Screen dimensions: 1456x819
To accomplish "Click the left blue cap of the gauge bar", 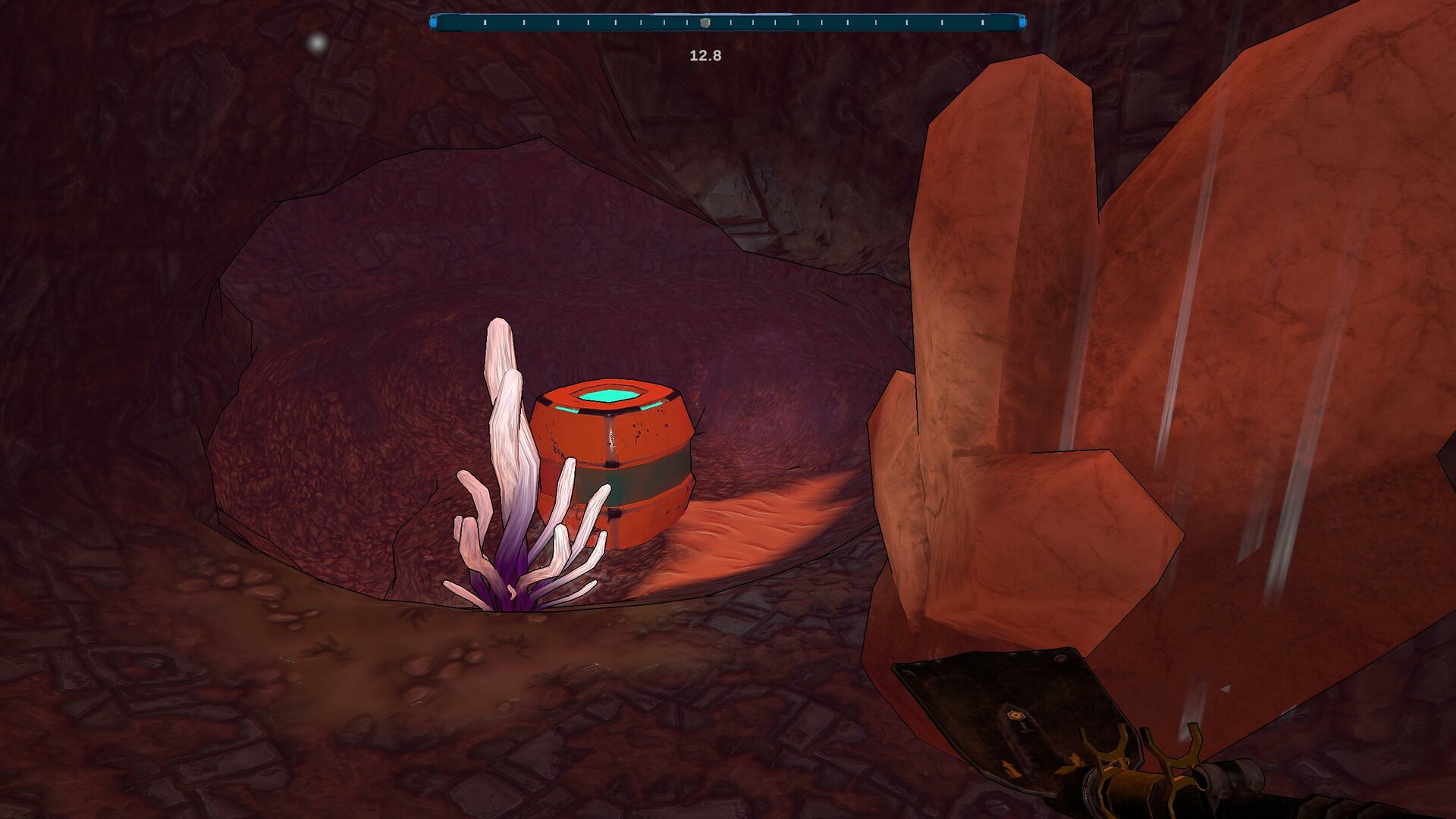I will [434, 21].
